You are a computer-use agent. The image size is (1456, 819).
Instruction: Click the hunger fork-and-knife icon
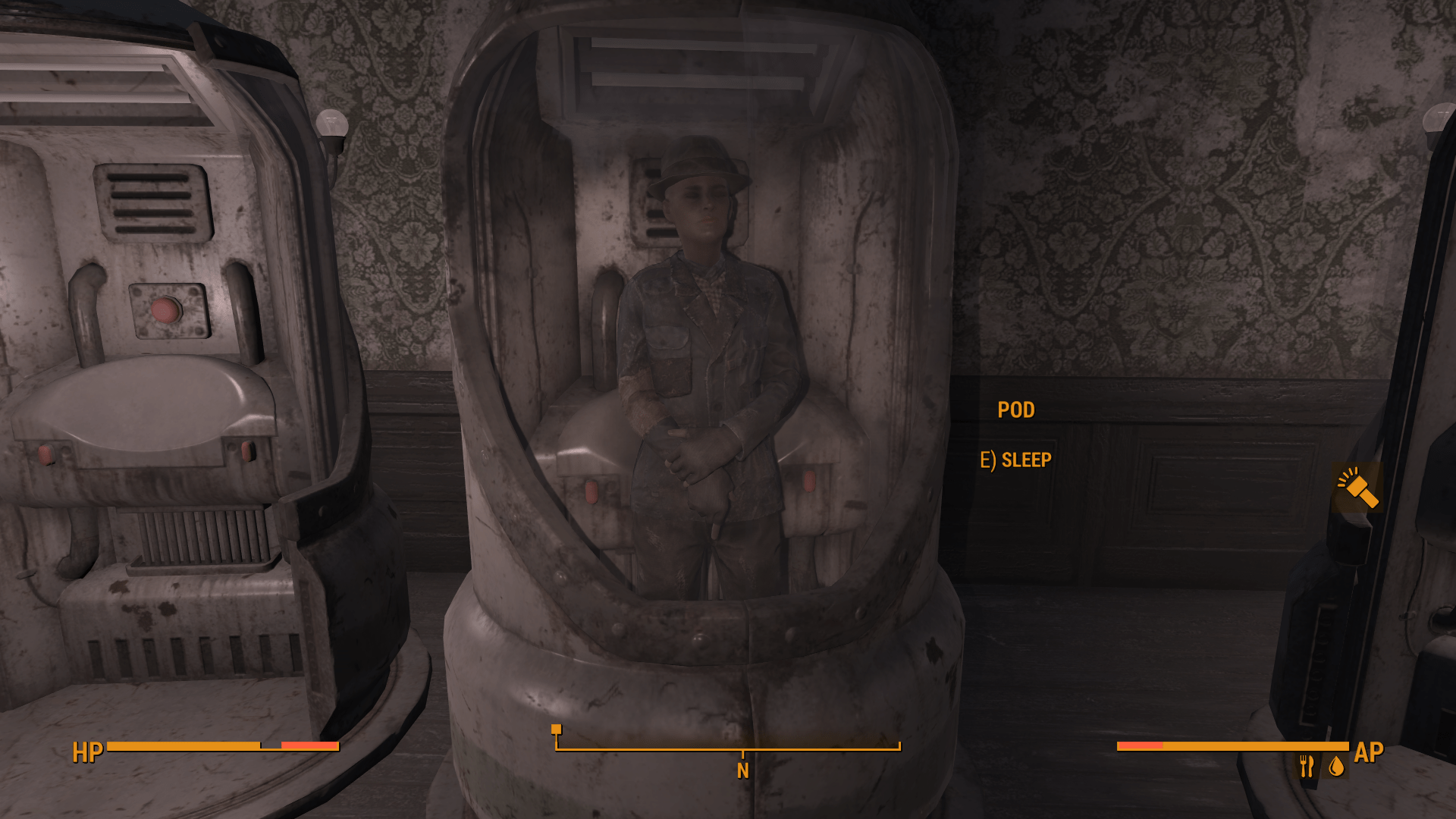[1306, 767]
